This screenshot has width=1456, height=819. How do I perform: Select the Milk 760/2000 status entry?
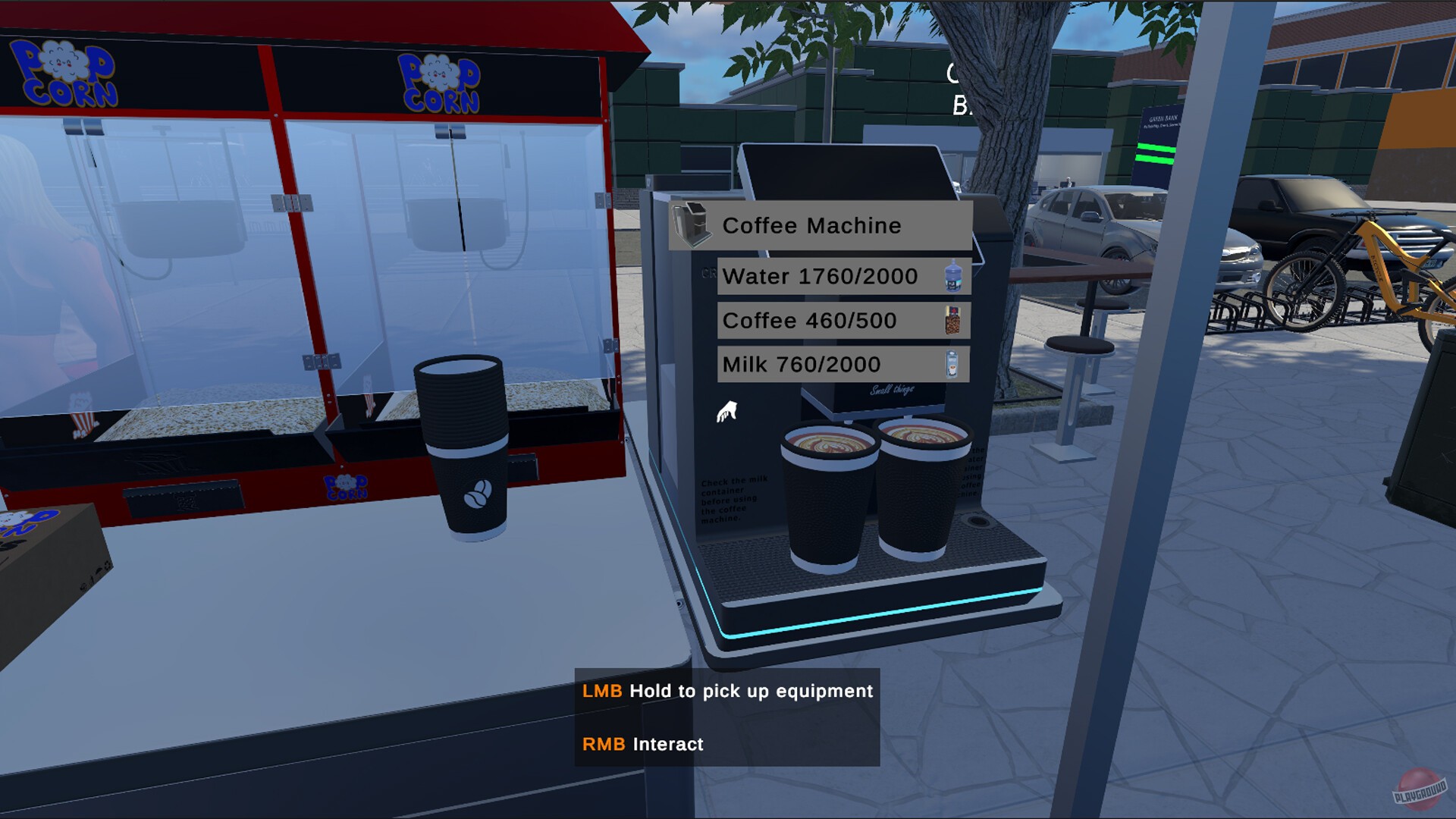pyautogui.click(x=802, y=364)
